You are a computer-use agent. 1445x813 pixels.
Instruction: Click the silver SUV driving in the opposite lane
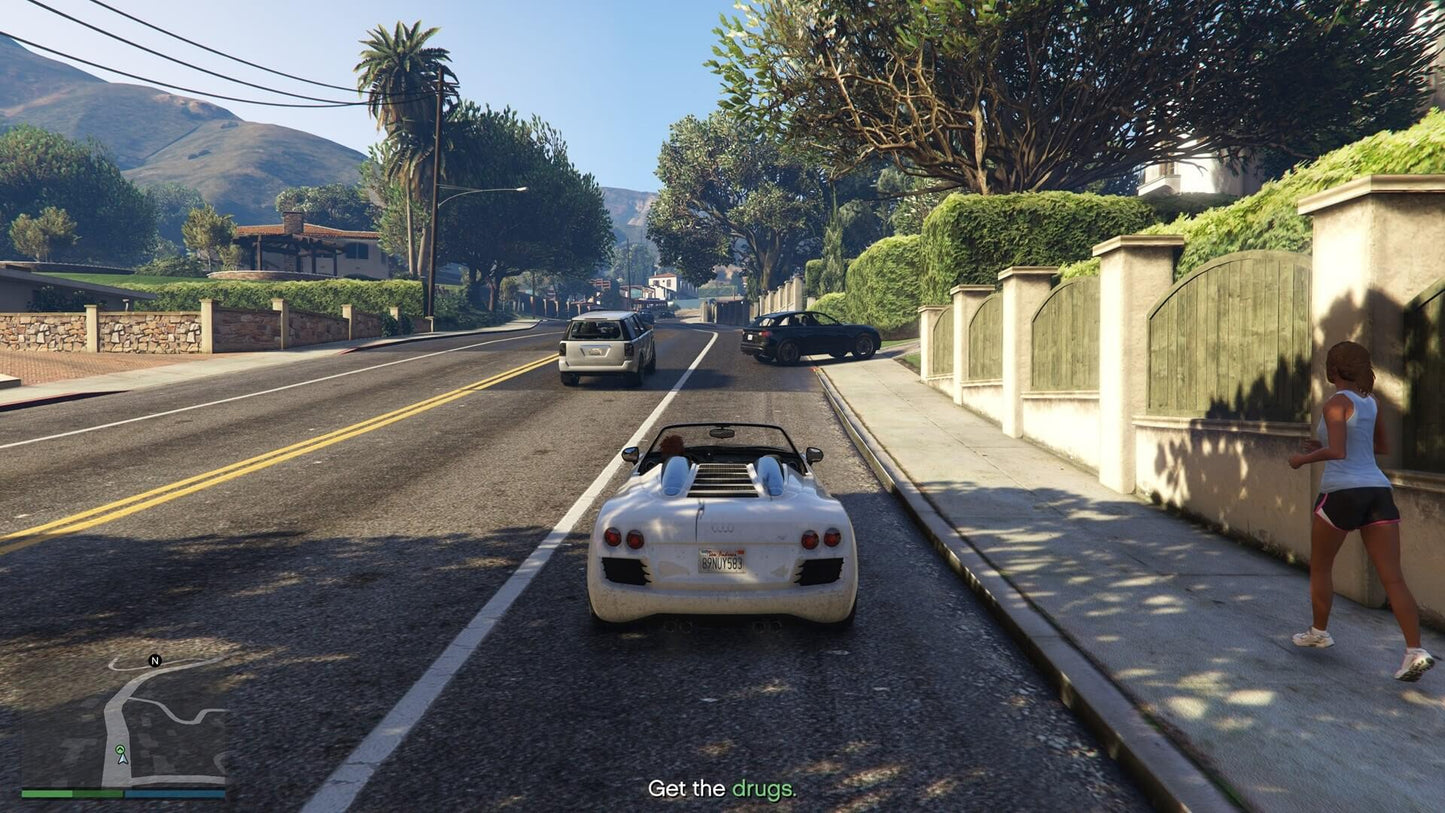click(x=602, y=345)
